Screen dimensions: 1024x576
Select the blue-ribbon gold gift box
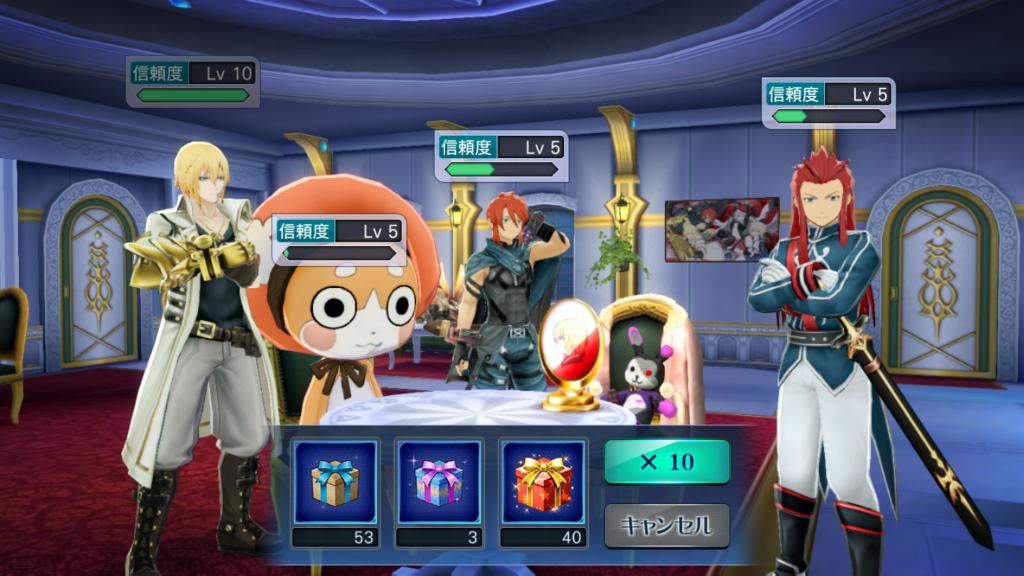335,482
